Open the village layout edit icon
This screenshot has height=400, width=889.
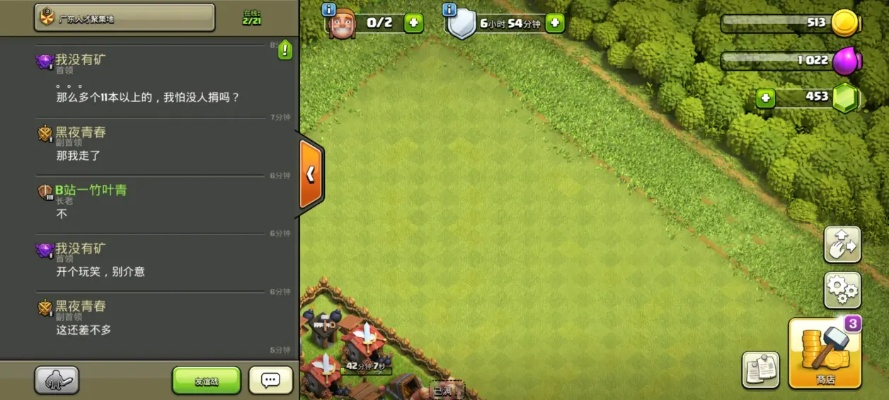point(842,245)
